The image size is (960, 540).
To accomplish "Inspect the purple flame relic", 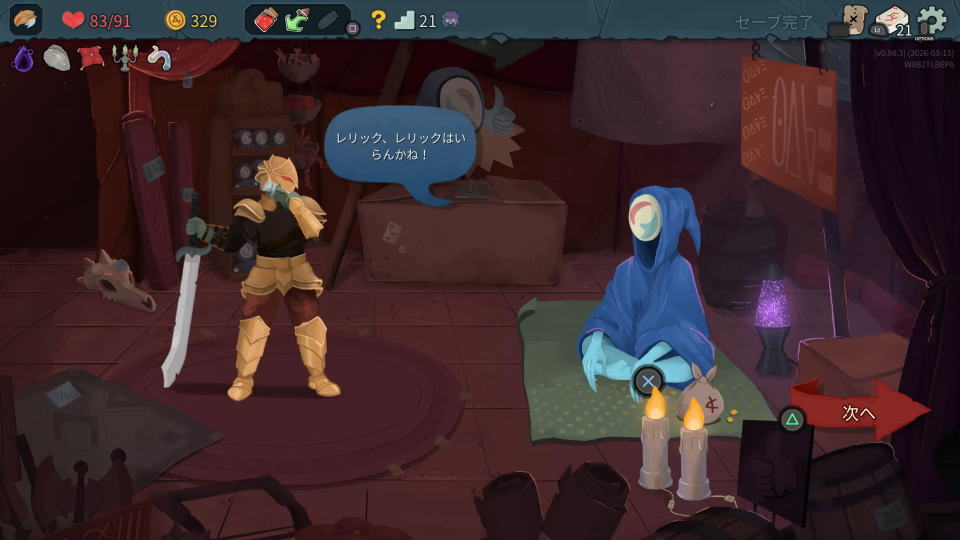I will (x=22, y=59).
